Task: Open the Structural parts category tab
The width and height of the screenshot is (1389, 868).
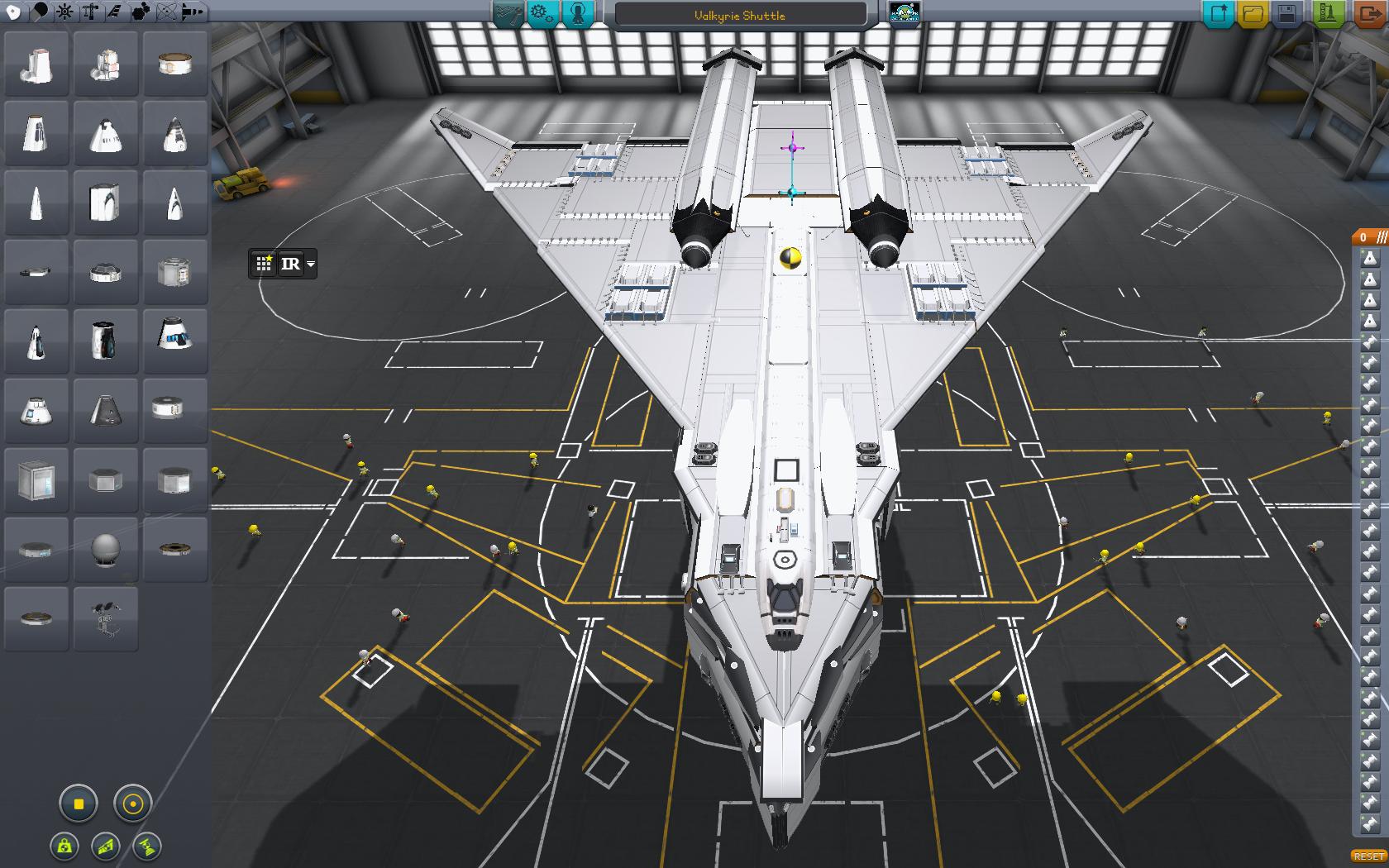Action: [90, 12]
